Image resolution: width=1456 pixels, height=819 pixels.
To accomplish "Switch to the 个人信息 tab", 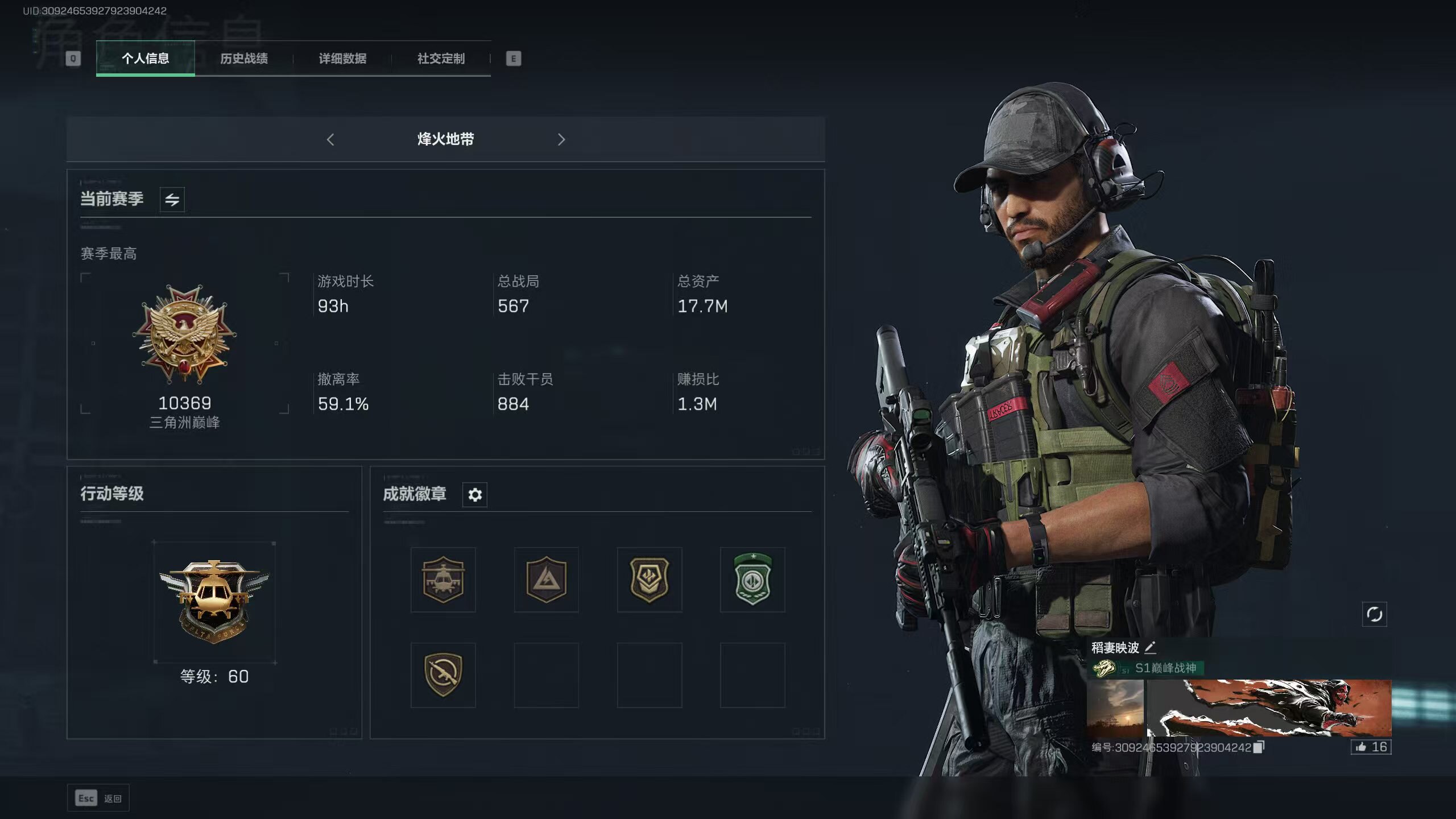I will click(145, 58).
